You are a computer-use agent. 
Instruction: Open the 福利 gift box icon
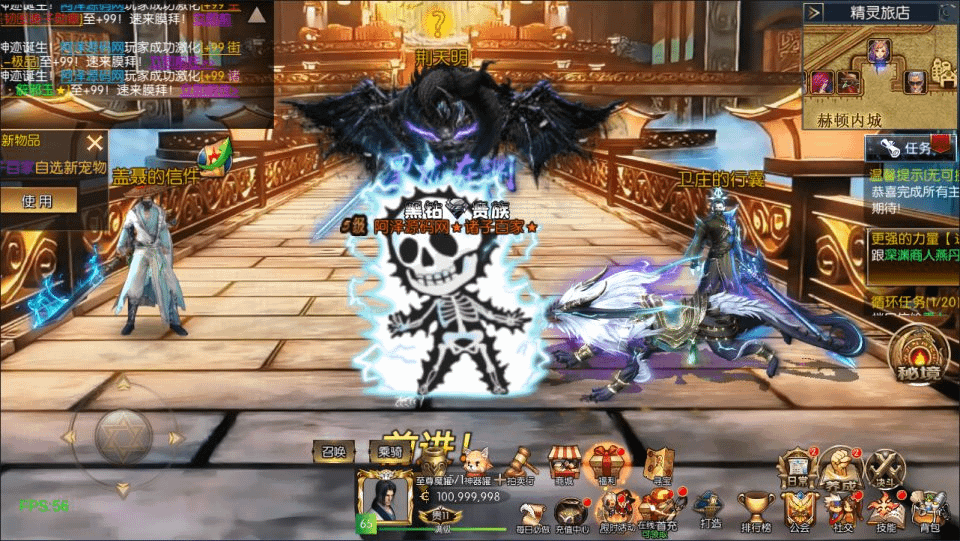pos(607,463)
